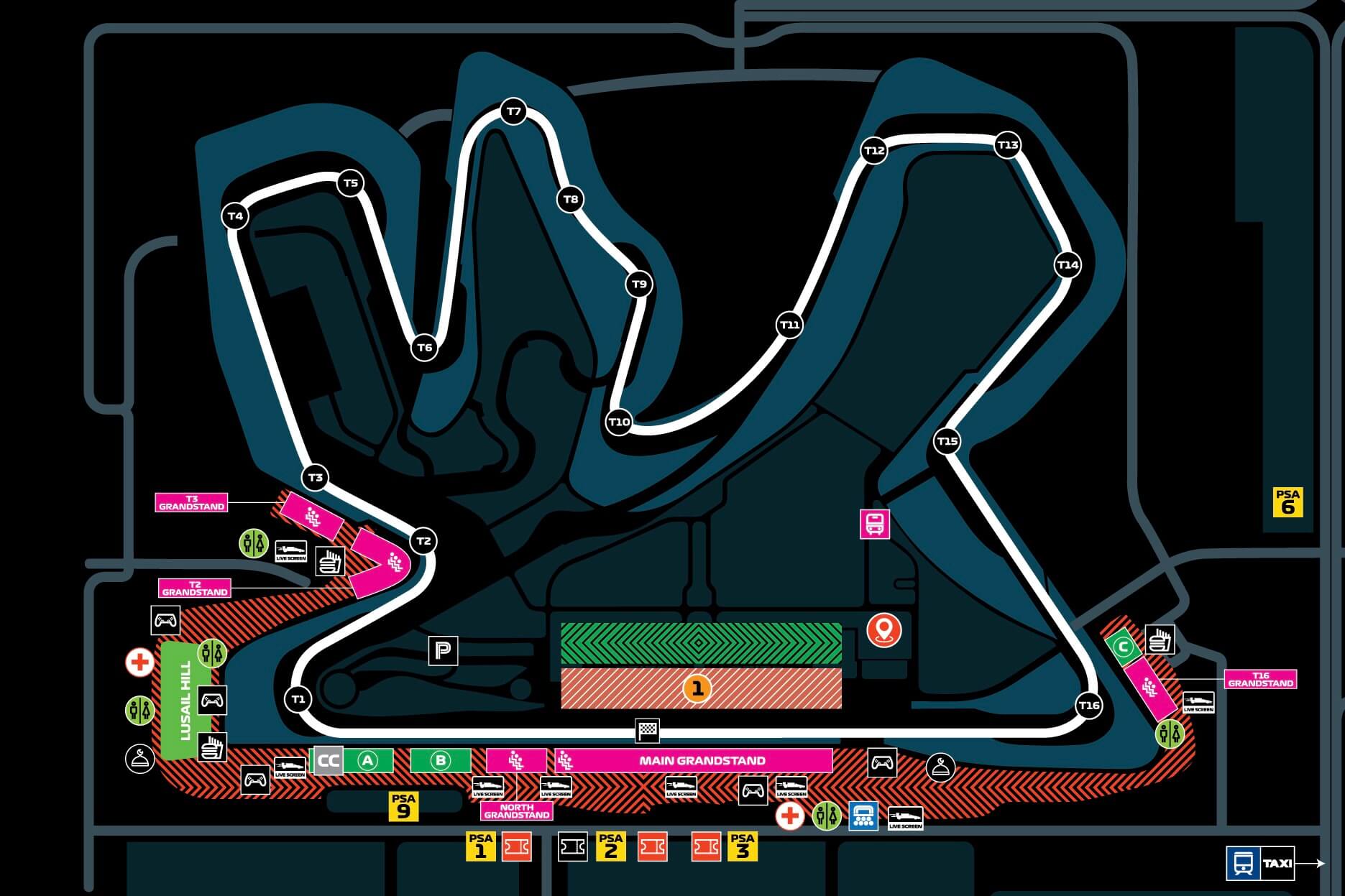This screenshot has width=1345, height=896.
Task: Select the orange location pin marker
Action: tap(883, 629)
